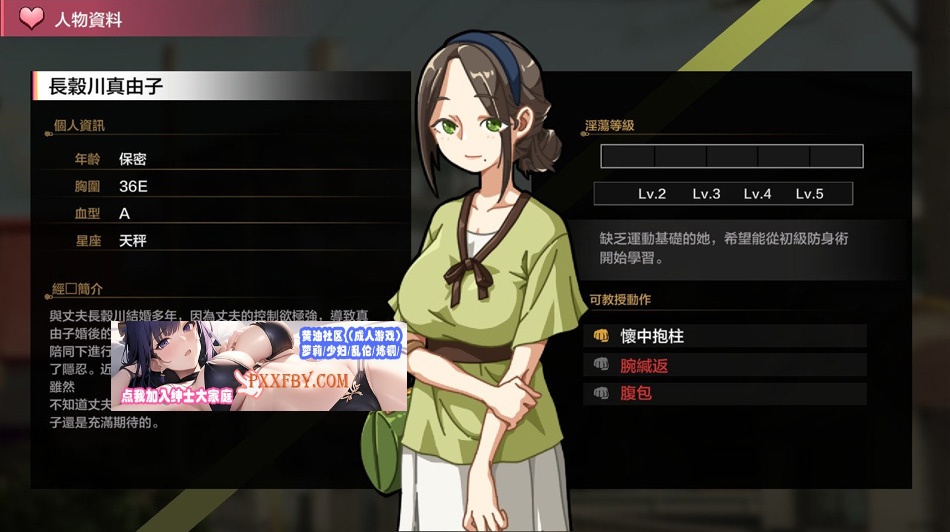Choose the 腕緘返 move entry
Viewport: 950px width, 532px height.
[x=644, y=366]
